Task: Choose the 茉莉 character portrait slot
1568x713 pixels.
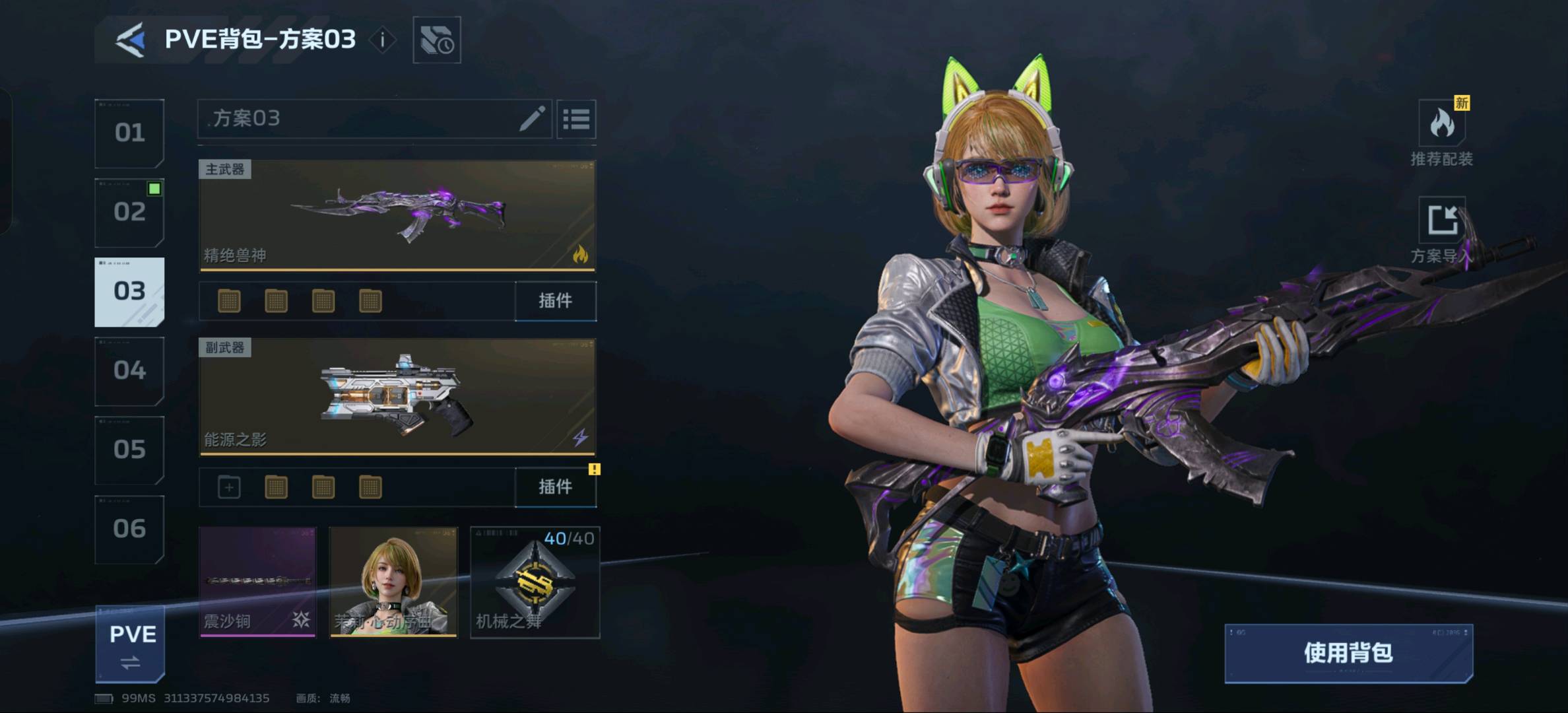Action: coord(393,582)
